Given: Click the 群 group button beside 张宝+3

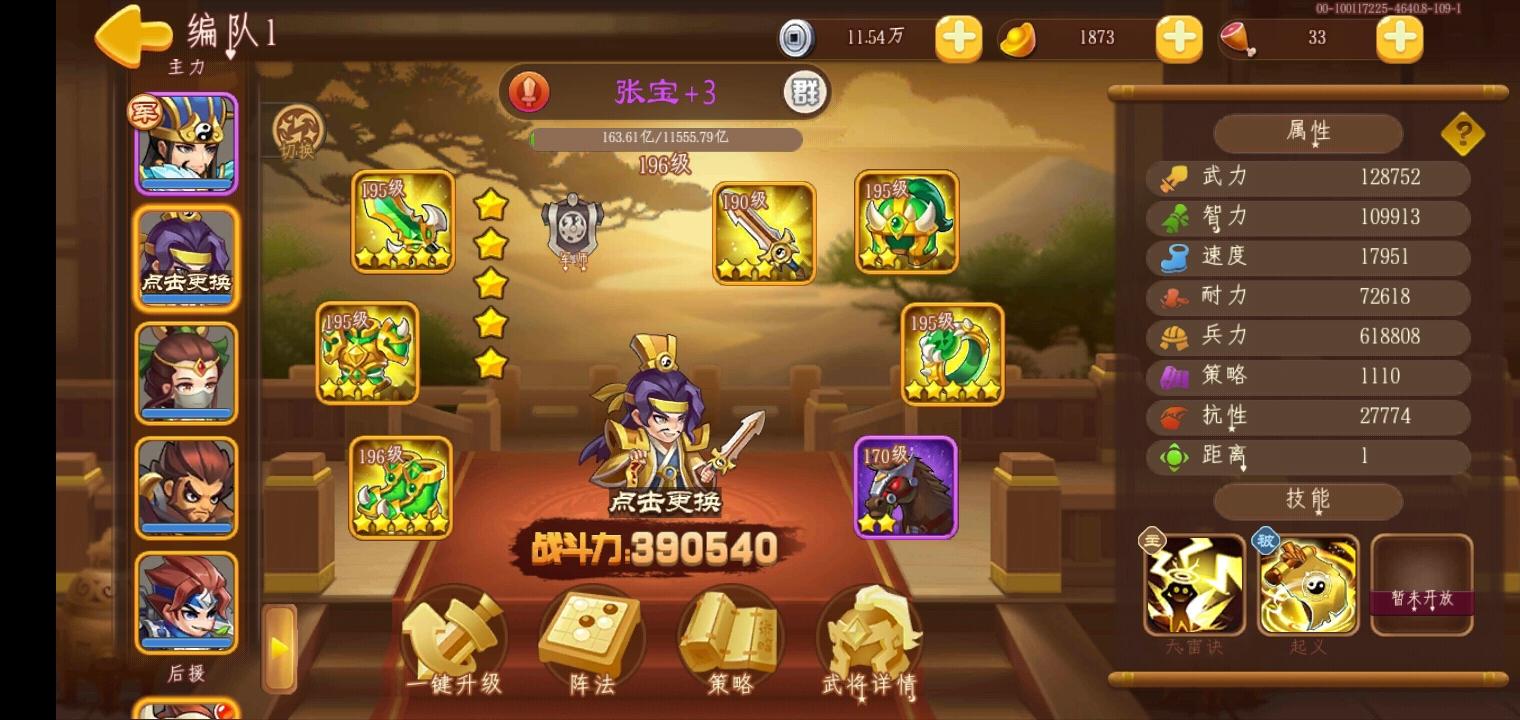Looking at the screenshot, I should click(806, 92).
